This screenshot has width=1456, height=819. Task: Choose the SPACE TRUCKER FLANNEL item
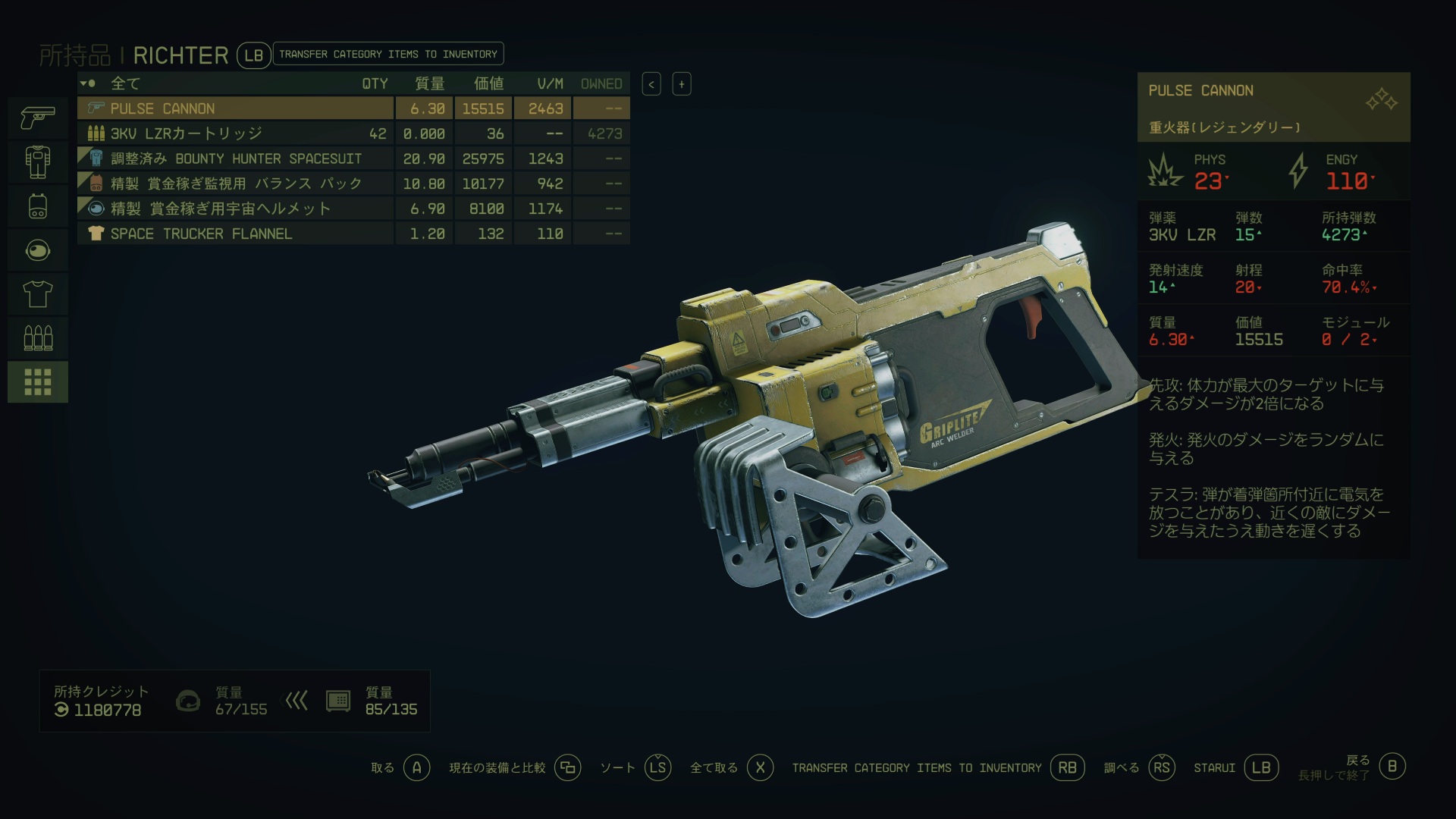click(235, 234)
